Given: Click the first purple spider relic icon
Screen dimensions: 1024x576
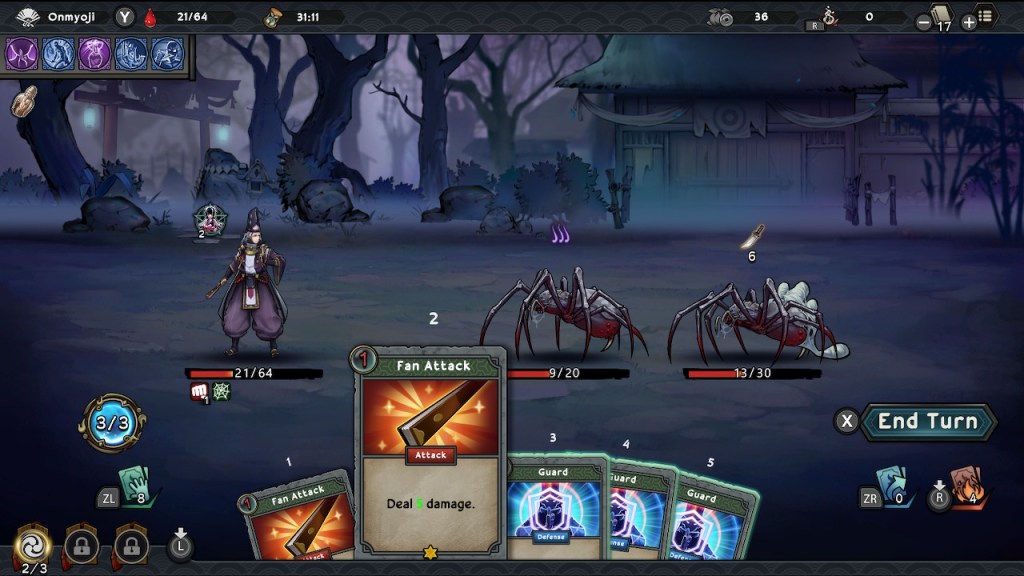Looking at the screenshot, I should (x=22, y=53).
